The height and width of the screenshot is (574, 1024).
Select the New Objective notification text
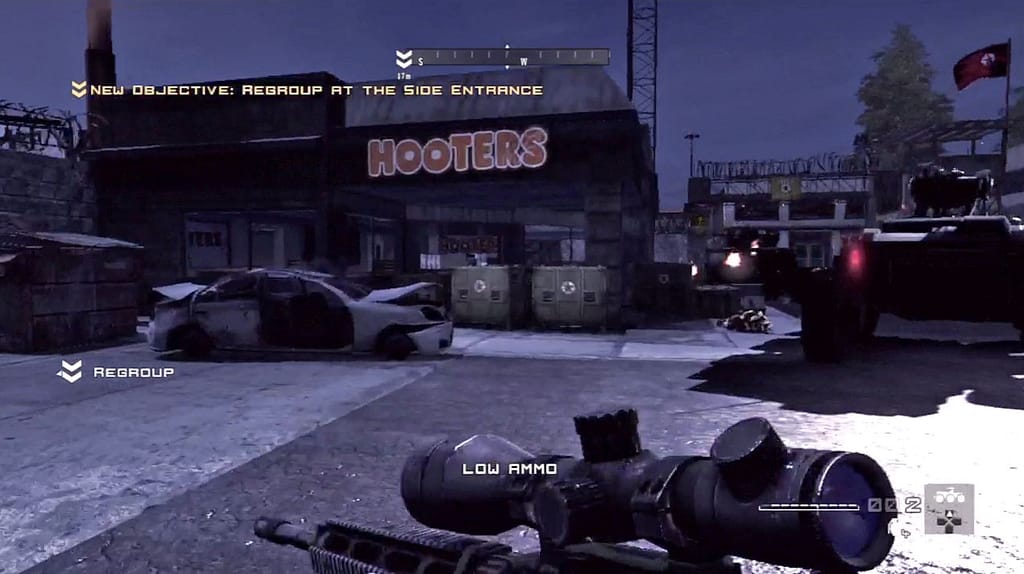(316, 90)
